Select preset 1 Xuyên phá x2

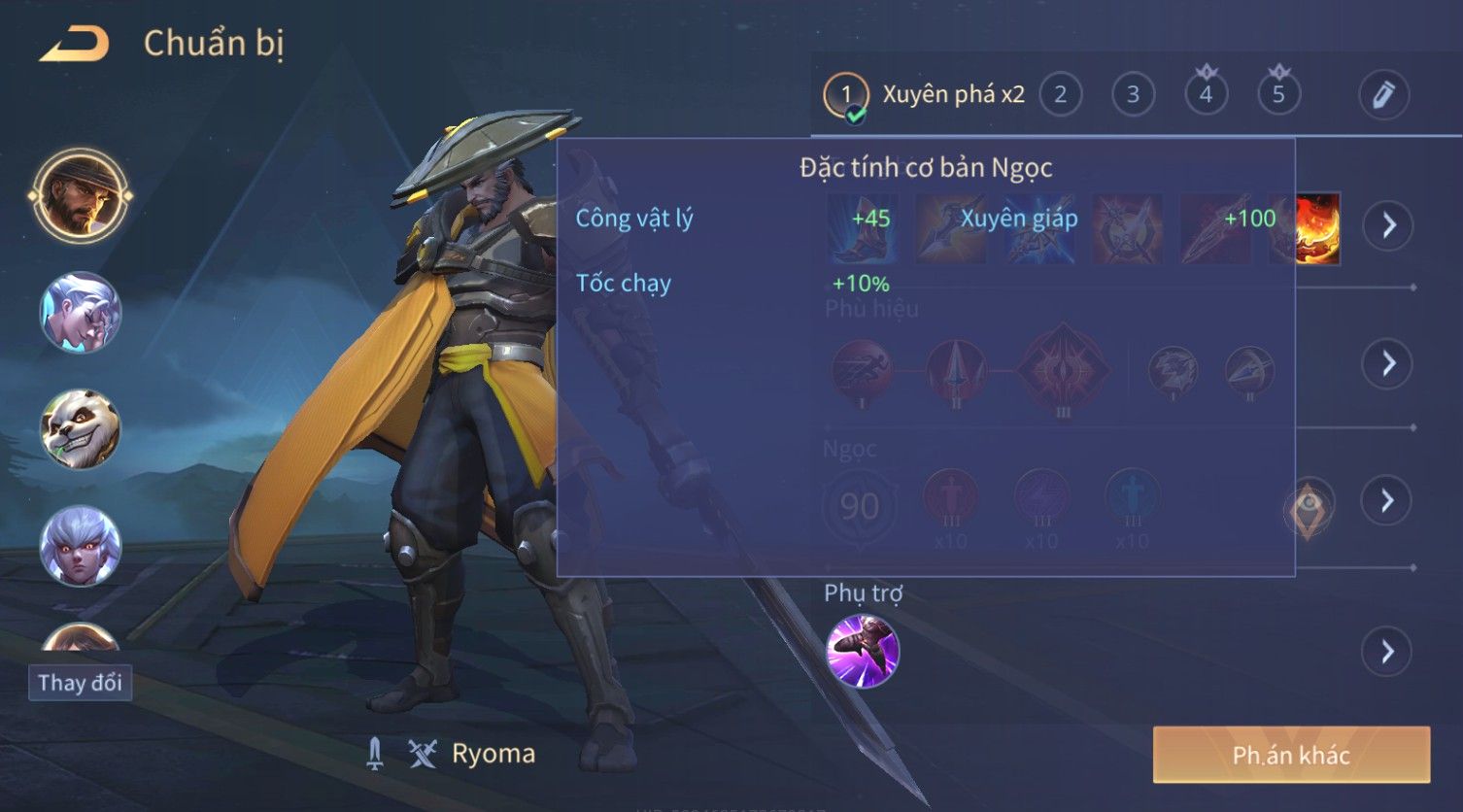click(x=925, y=94)
